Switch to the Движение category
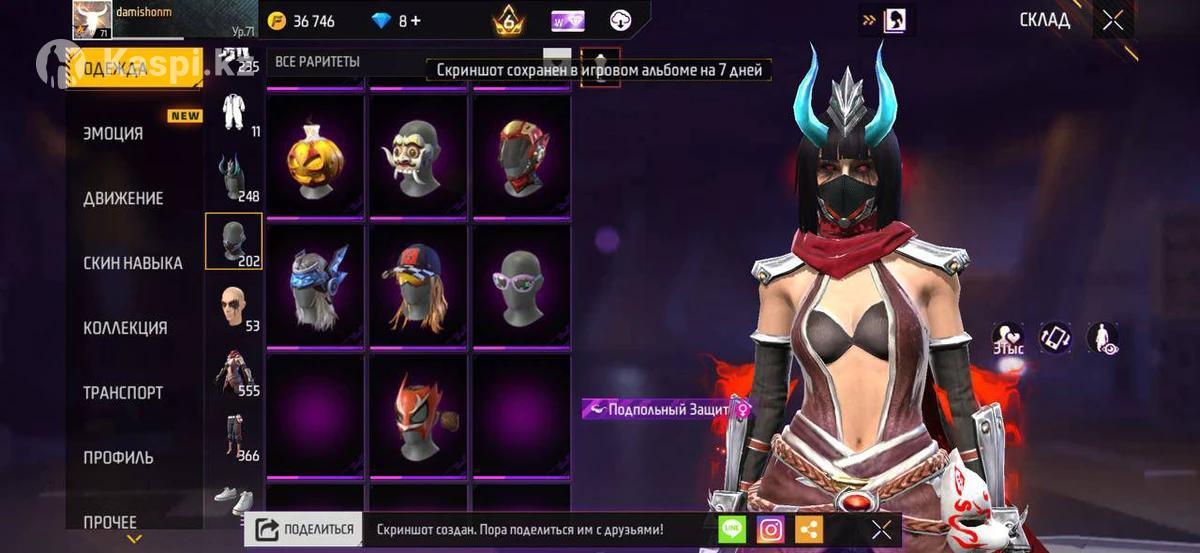 click(123, 198)
